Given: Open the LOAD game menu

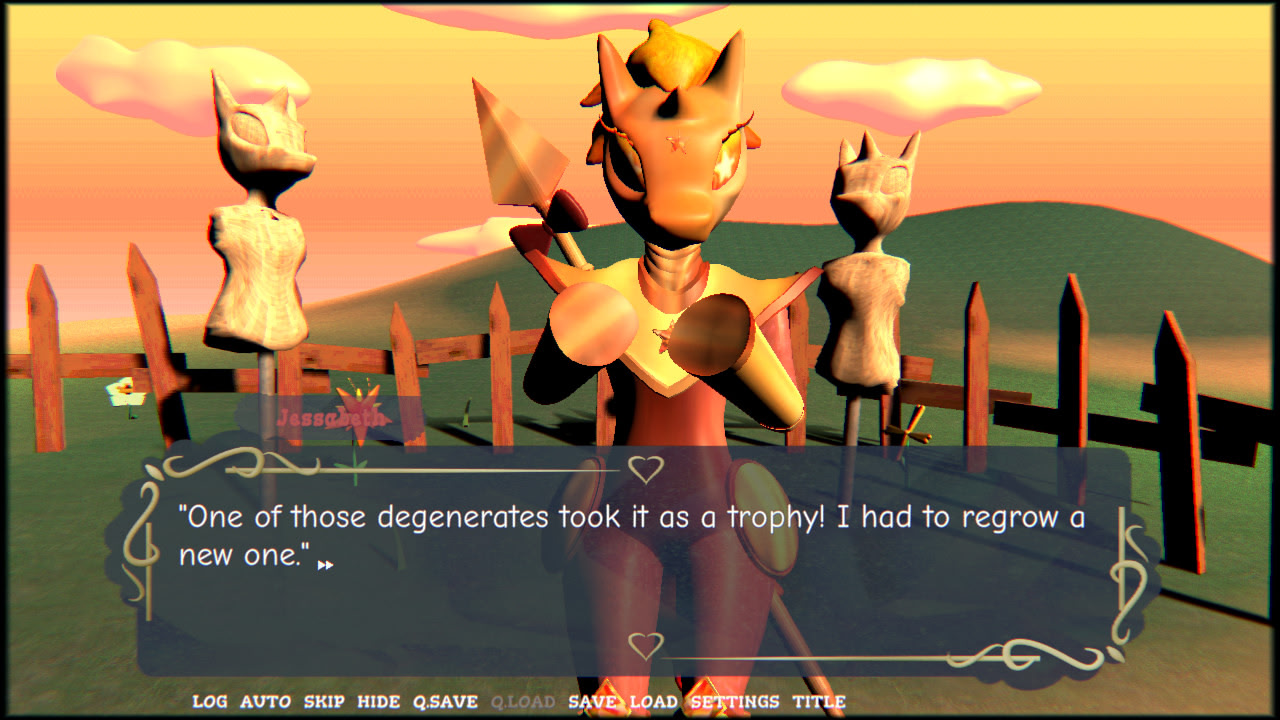Looking at the screenshot, I should coord(653,702).
